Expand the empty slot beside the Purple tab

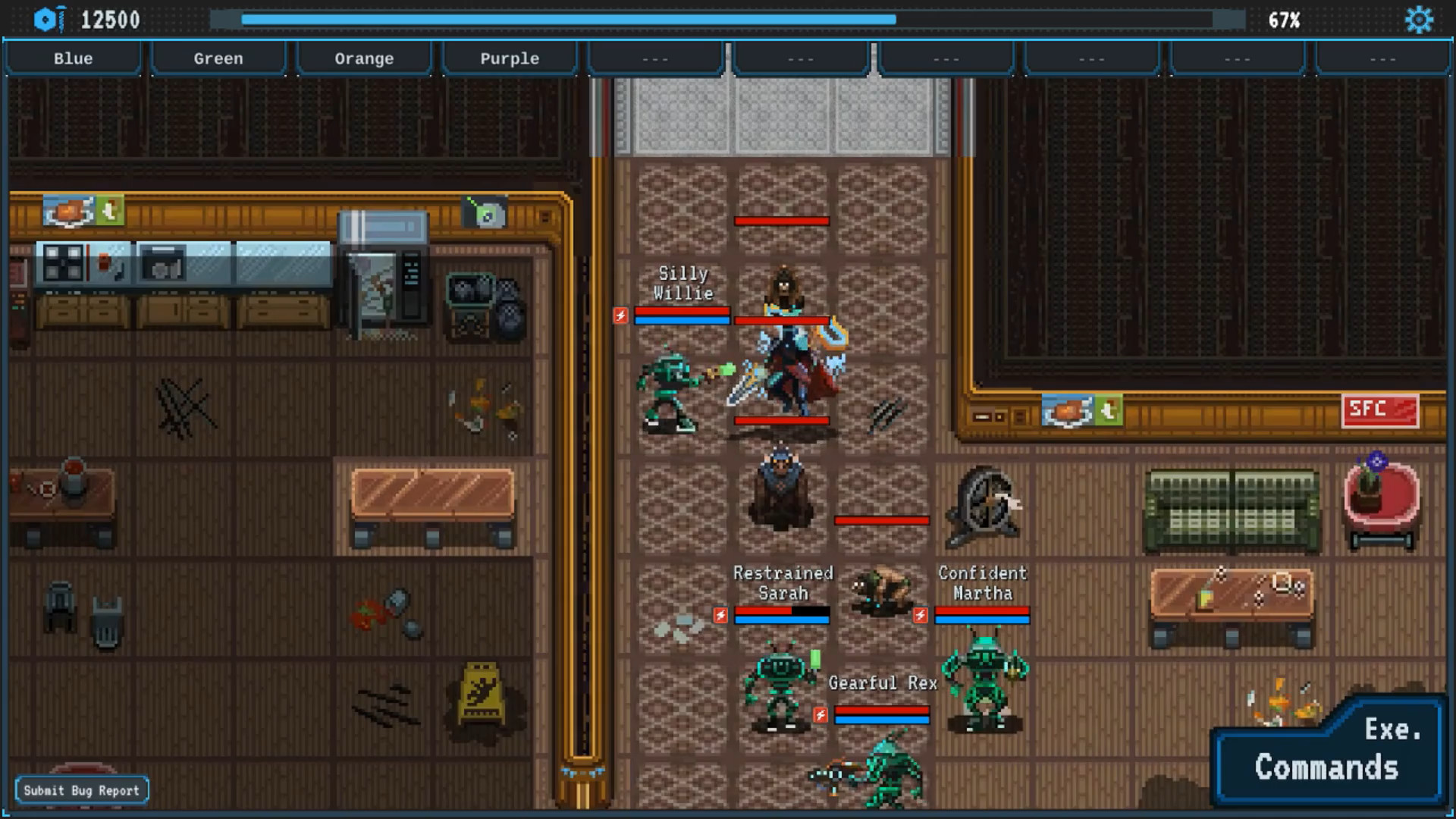654,58
